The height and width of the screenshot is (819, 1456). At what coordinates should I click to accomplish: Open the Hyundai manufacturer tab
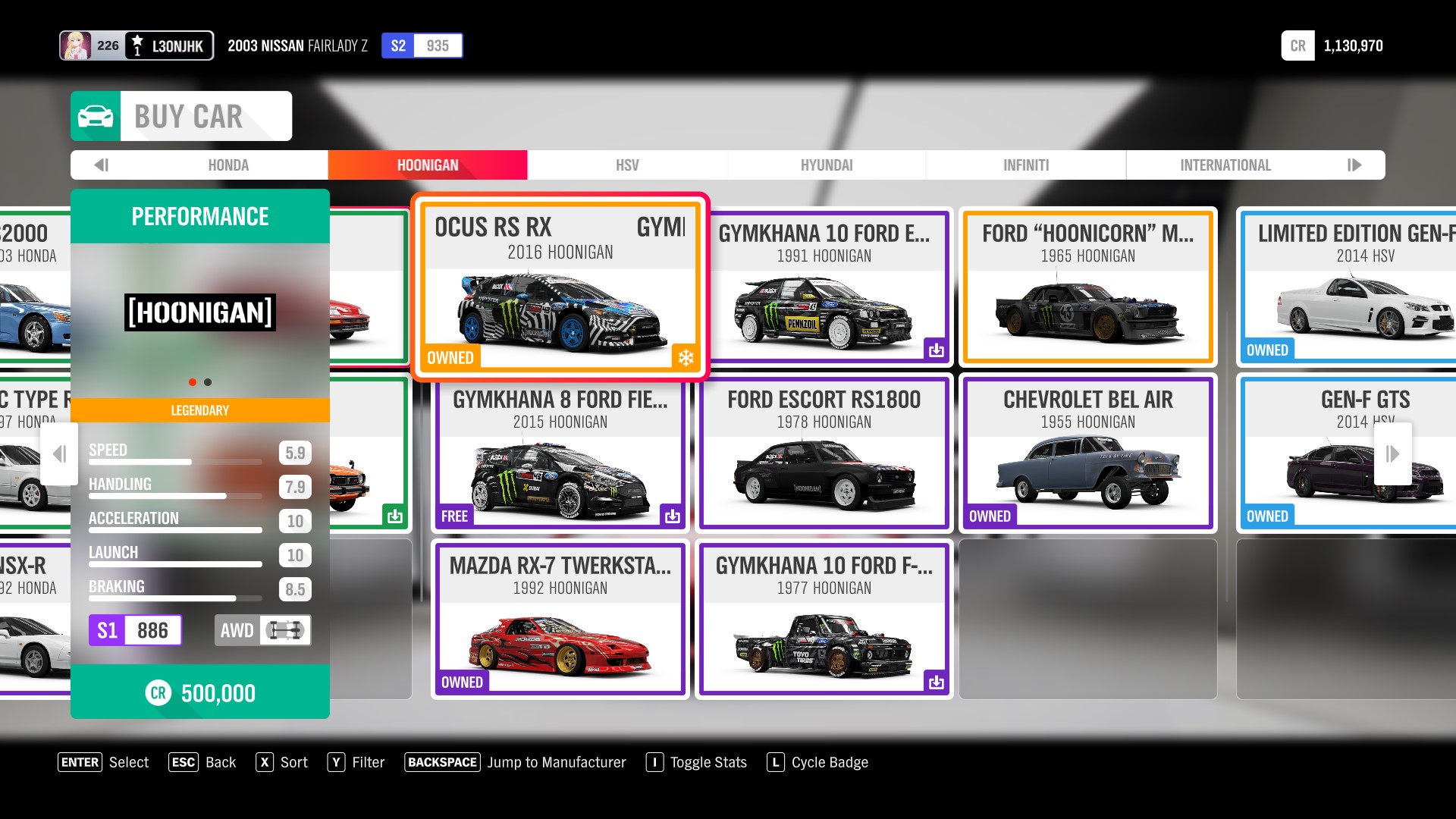click(827, 165)
